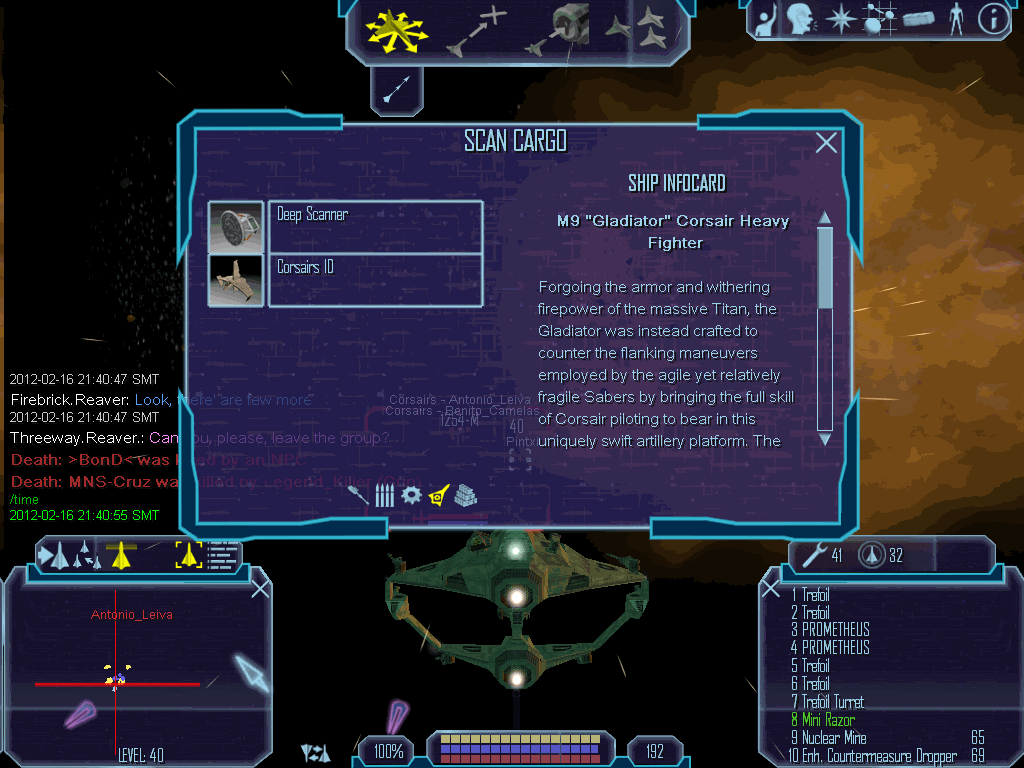Image resolution: width=1024 pixels, height=768 pixels.
Task: Select the Corsairs ID cargo row
Action: pyautogui.click(x=375, y=279)
